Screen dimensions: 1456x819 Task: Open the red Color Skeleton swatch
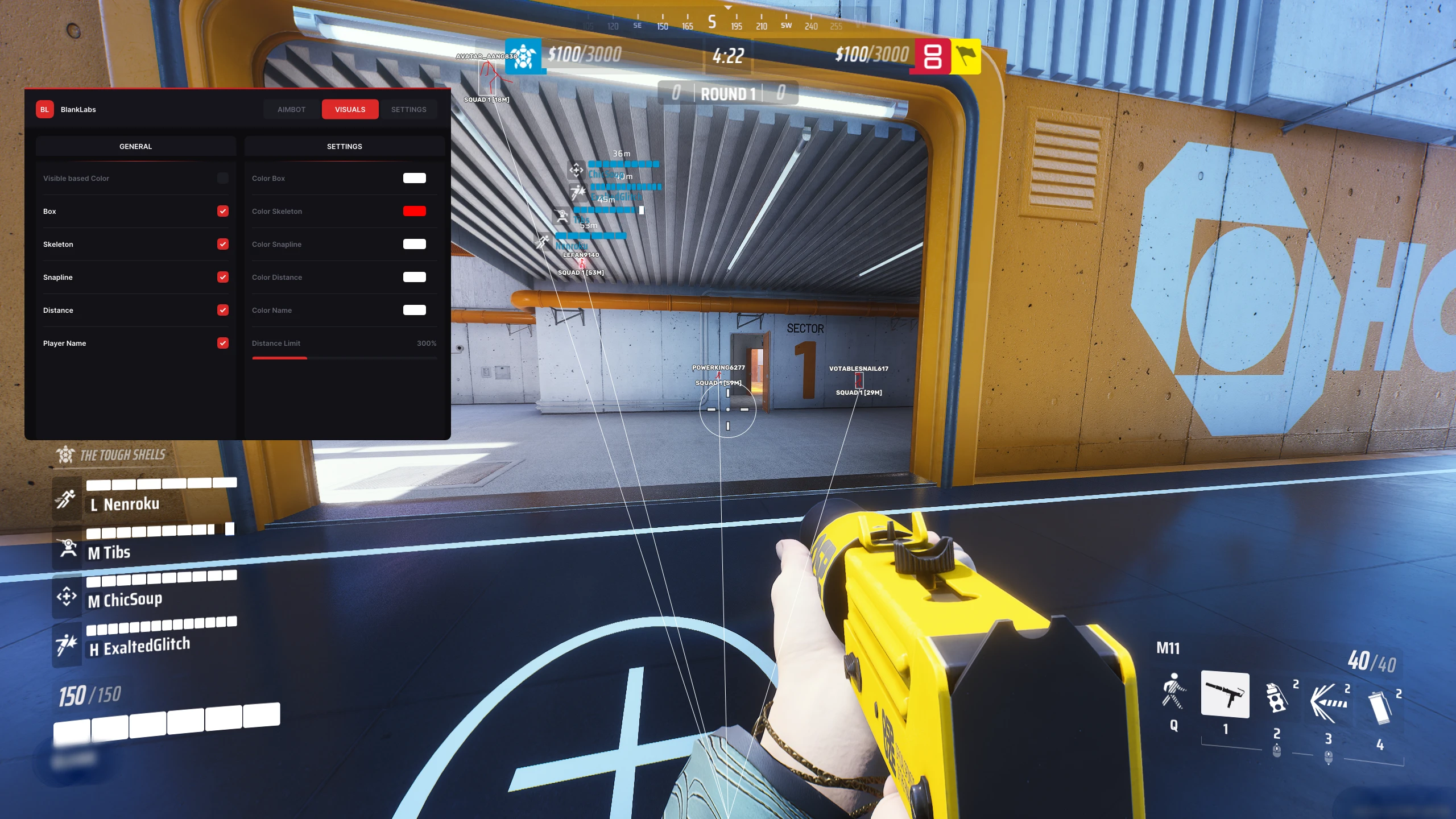click(414, 211)
